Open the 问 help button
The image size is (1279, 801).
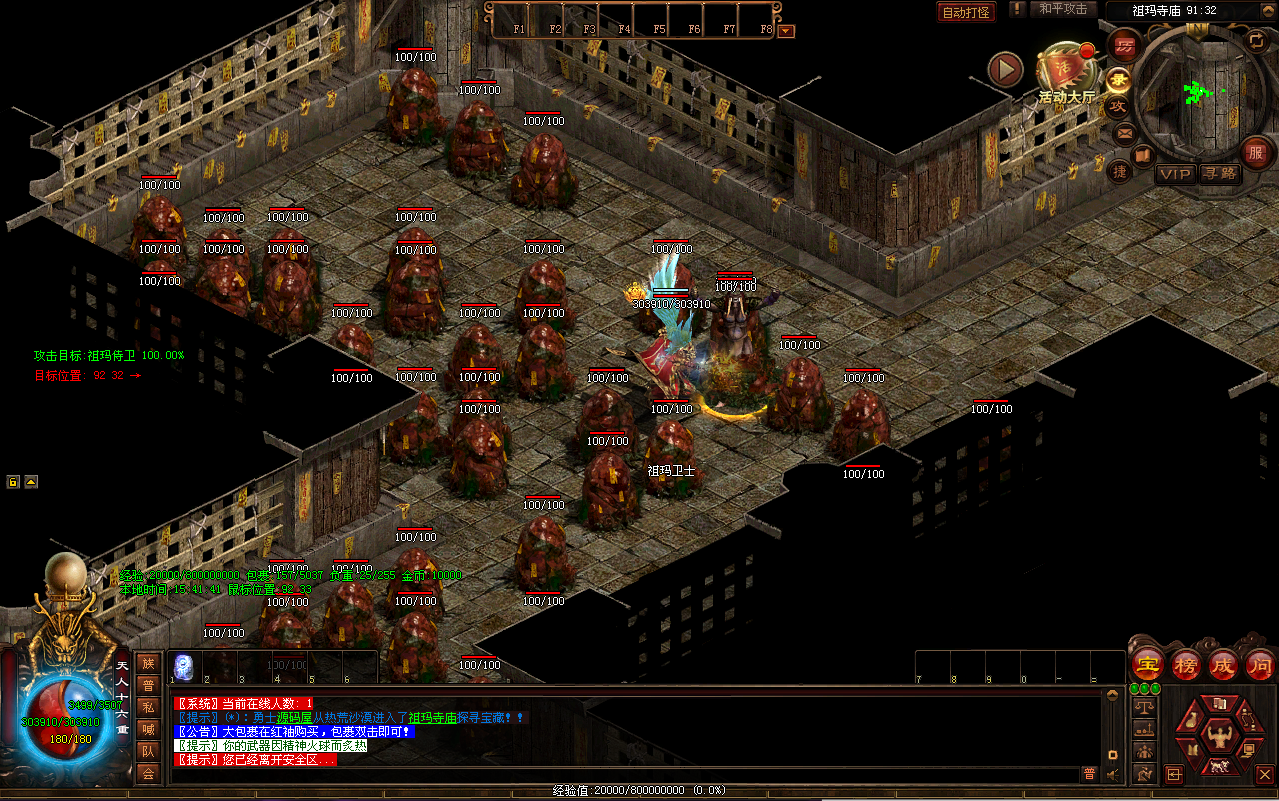1260,664
